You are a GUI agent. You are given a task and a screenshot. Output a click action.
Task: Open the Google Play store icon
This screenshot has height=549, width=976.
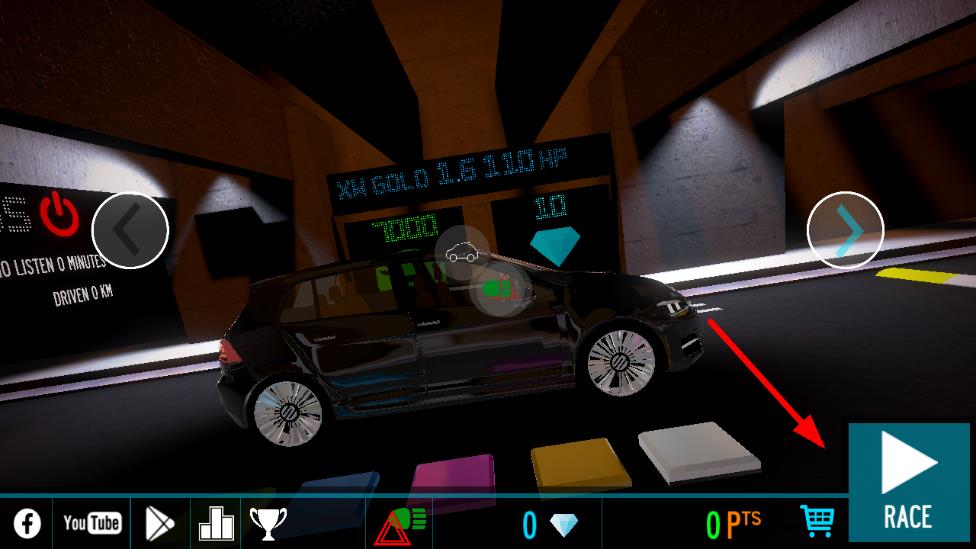[x=159, y=523]
